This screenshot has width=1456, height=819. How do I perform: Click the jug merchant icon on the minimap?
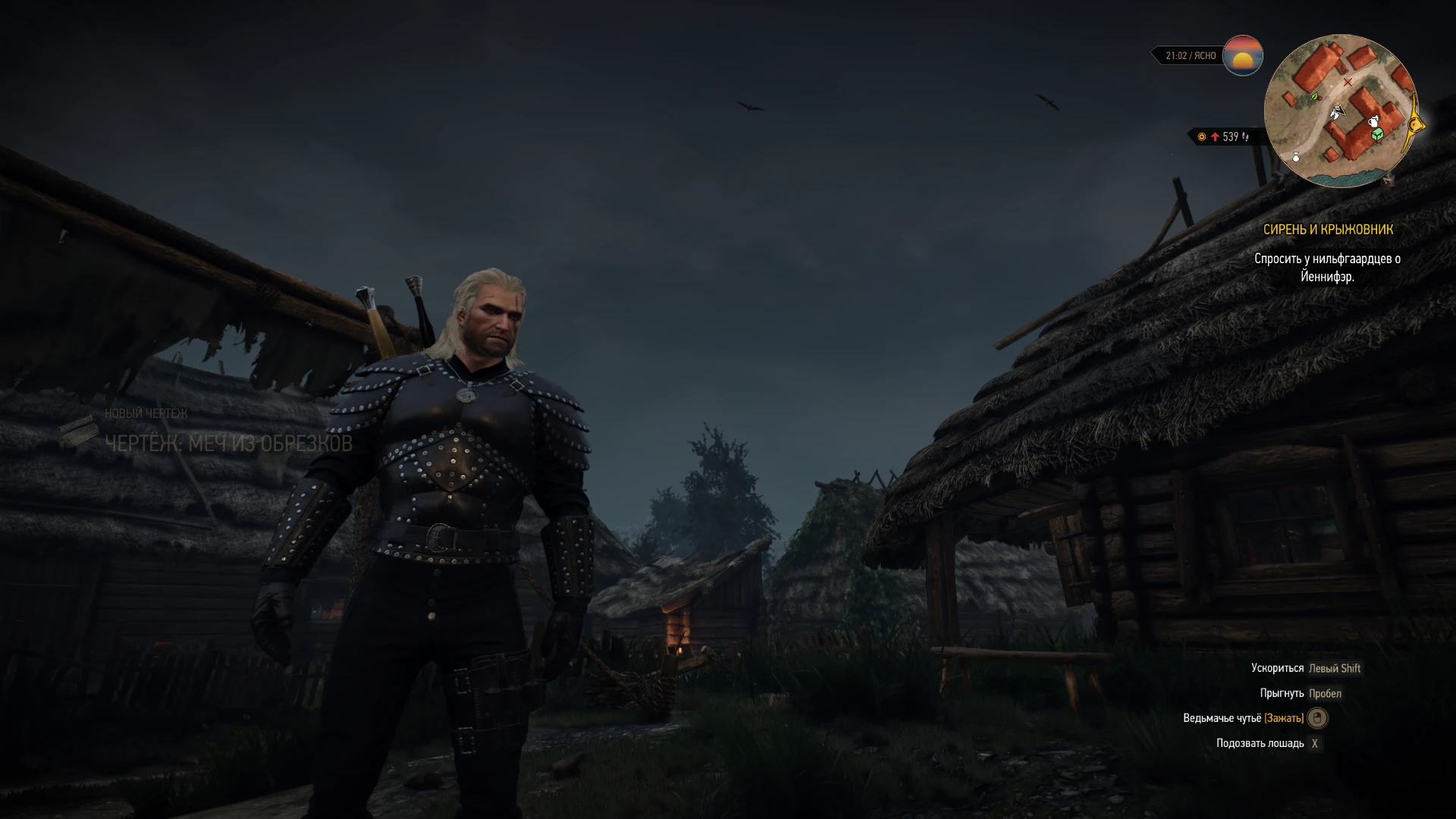tap(1374, 122)
